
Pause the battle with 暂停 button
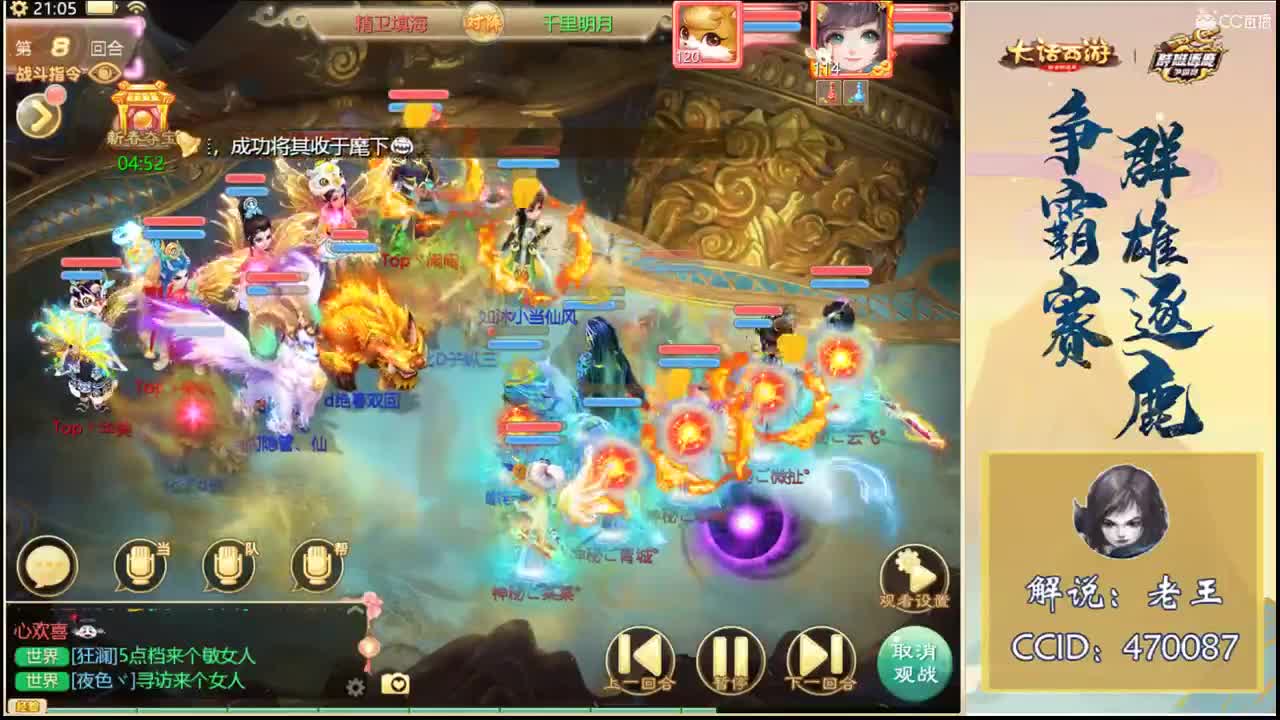728,660
